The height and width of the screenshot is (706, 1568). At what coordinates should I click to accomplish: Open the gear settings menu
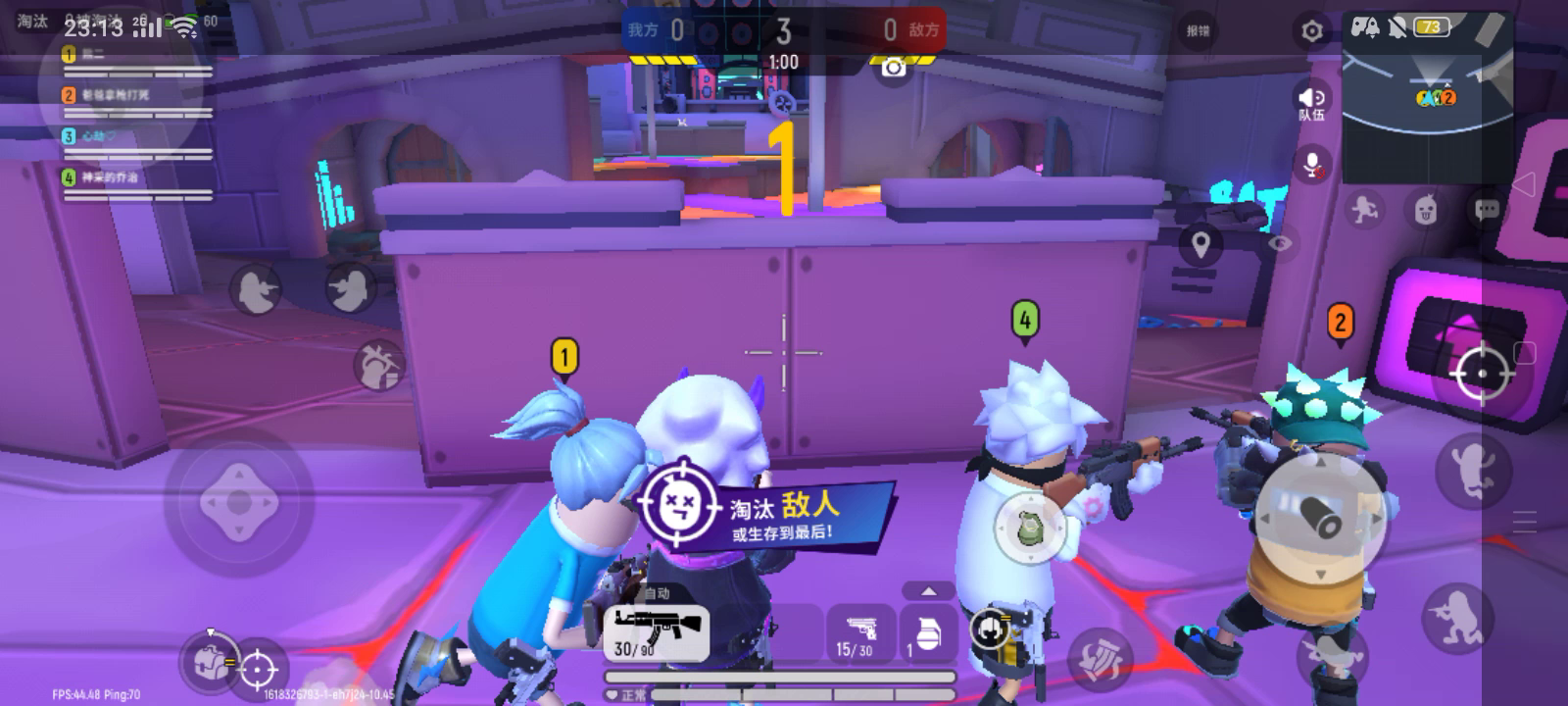pyautogui.click(x=1311, y=31)
